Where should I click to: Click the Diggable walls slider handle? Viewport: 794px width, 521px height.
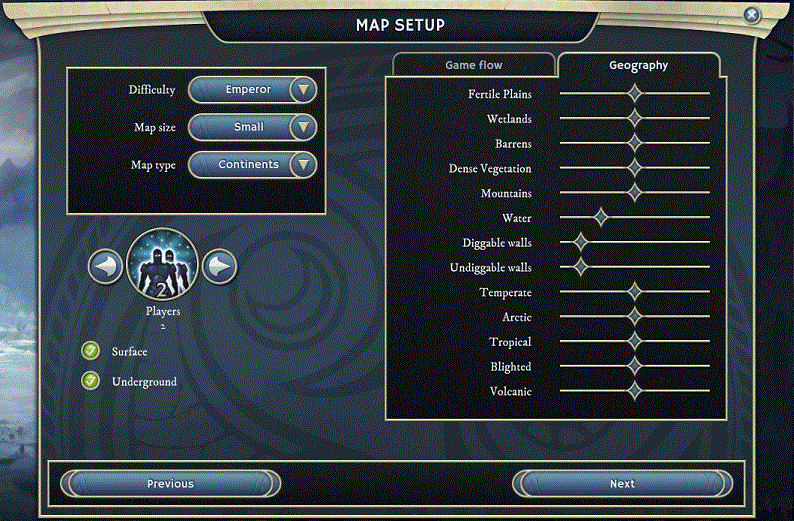(580, 243)
